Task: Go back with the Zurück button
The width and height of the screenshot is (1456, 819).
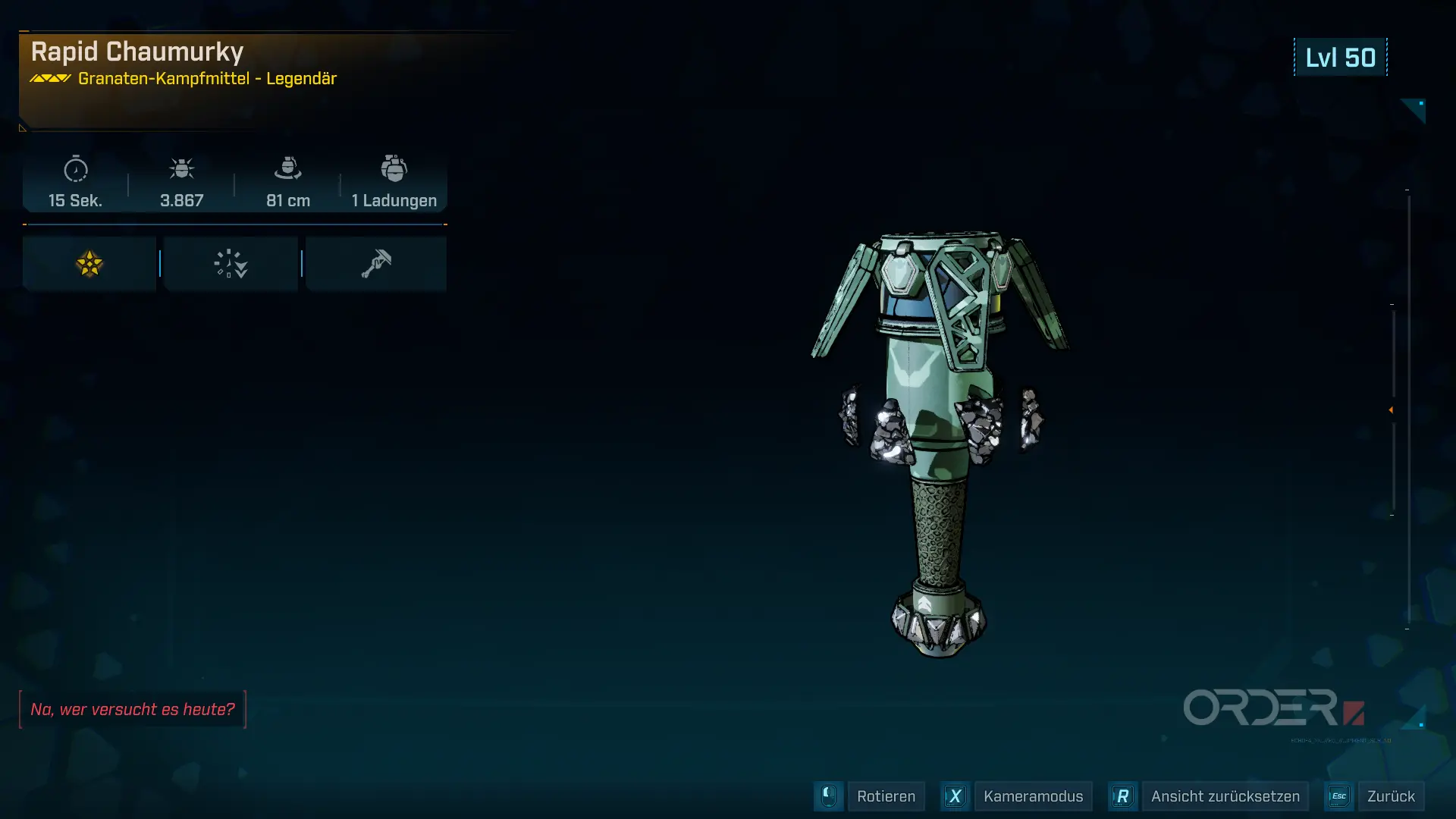Action: pyautogui.click(x=1390, y=796)
